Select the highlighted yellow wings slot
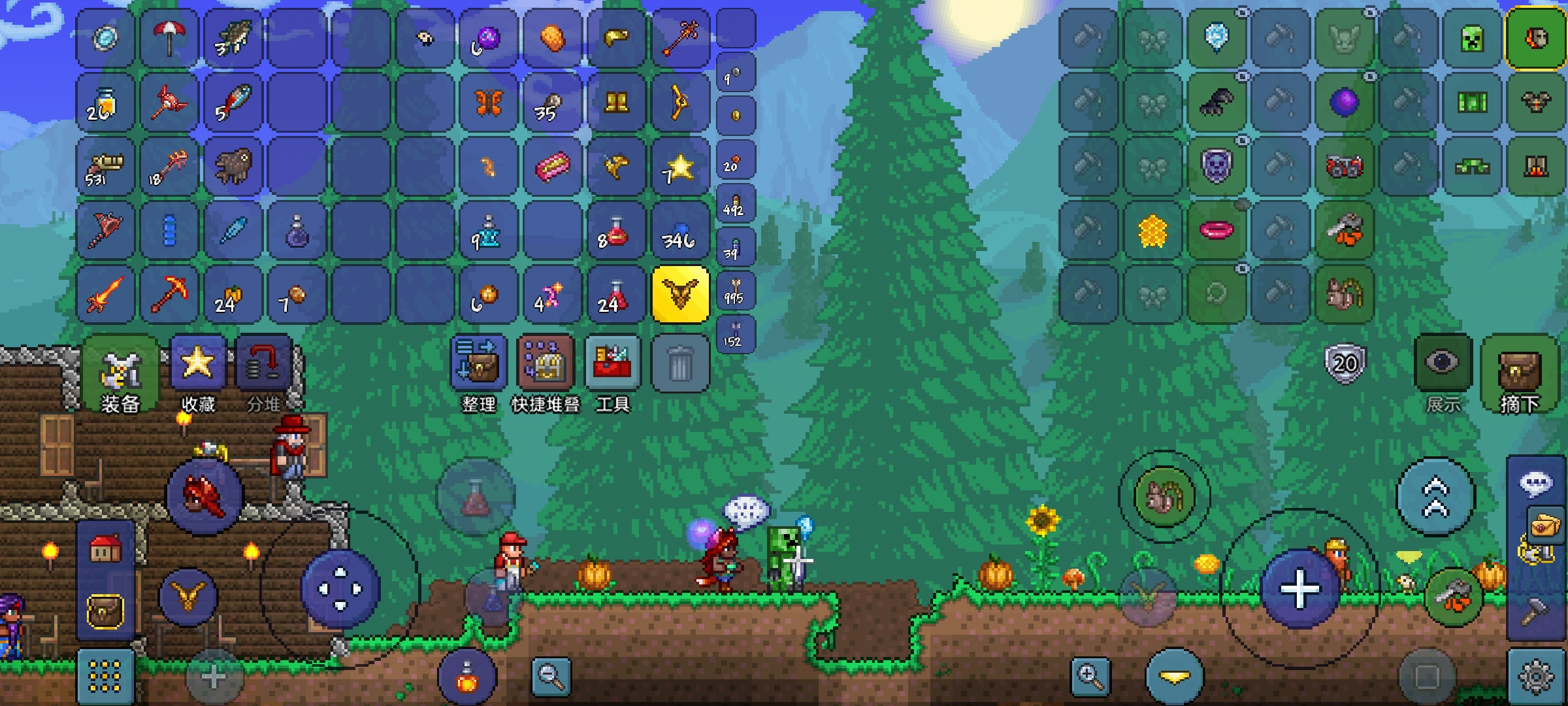The image size is (1568, 706). [679, 294]
